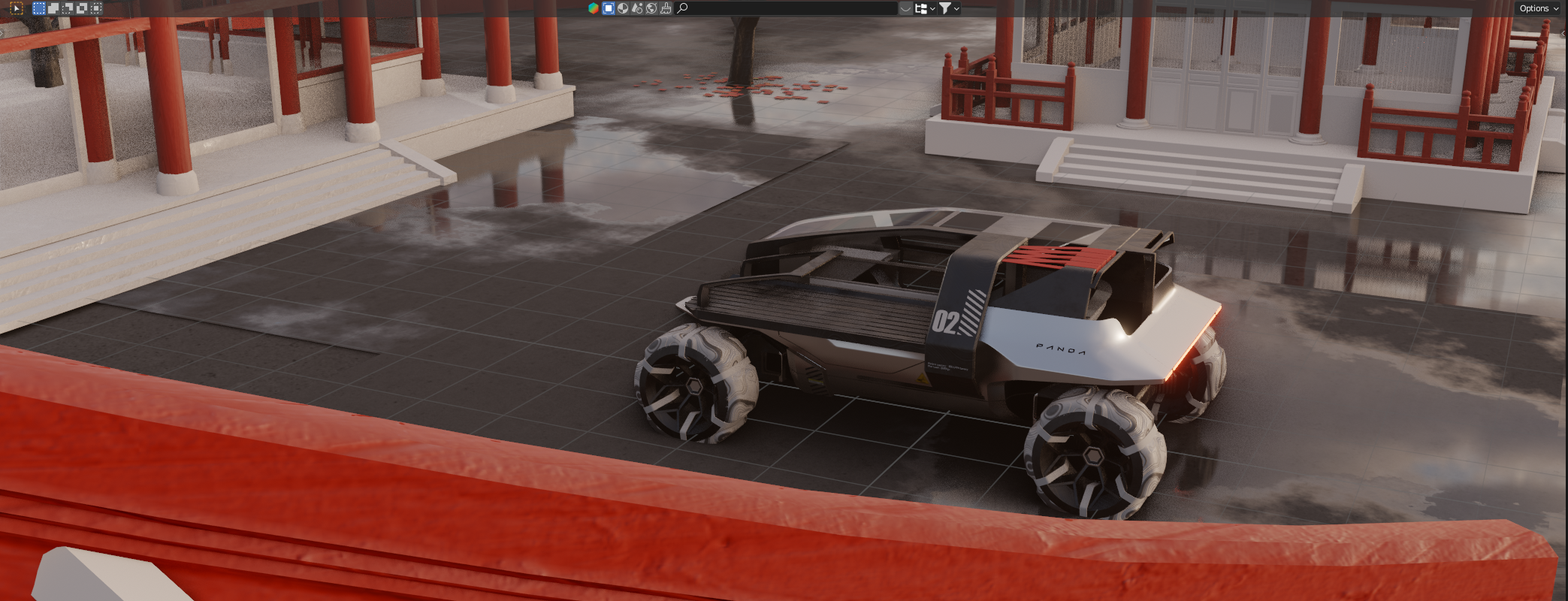Image resolution: width=1568 pixels, height=601 pixels.
Task: Toggle the half-shaded circle icon
Action: point(622,8)
